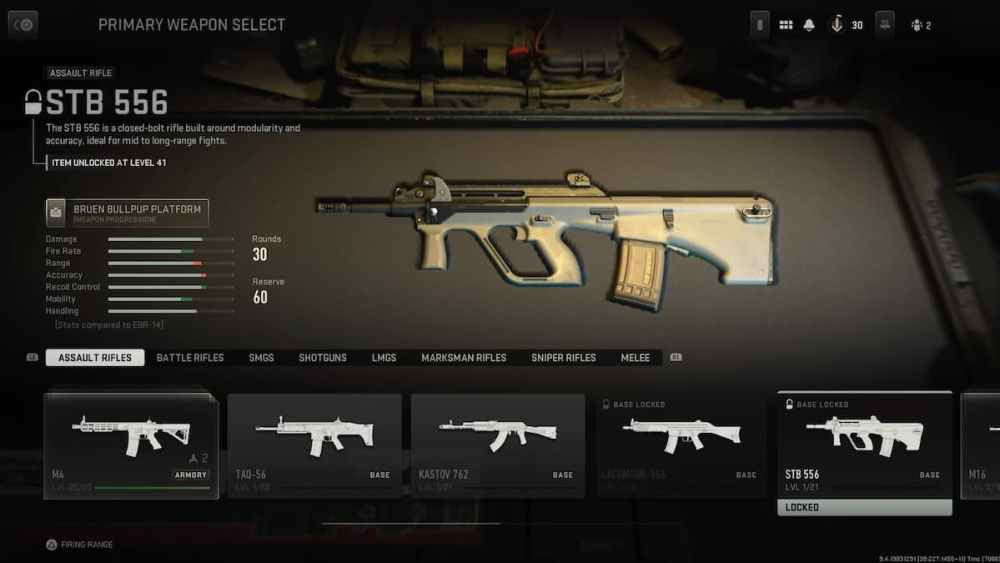View the Sniper Rifles tab

(x=563, y=358)
